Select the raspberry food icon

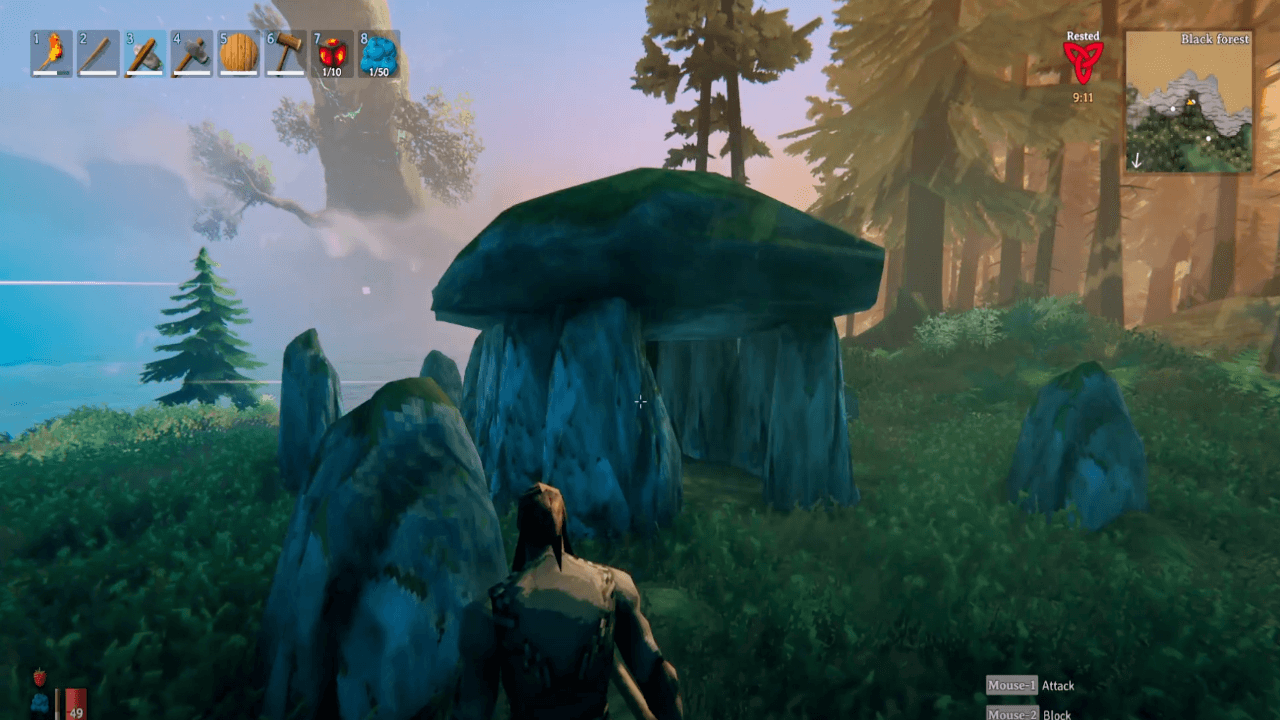(x=39, y=677)
